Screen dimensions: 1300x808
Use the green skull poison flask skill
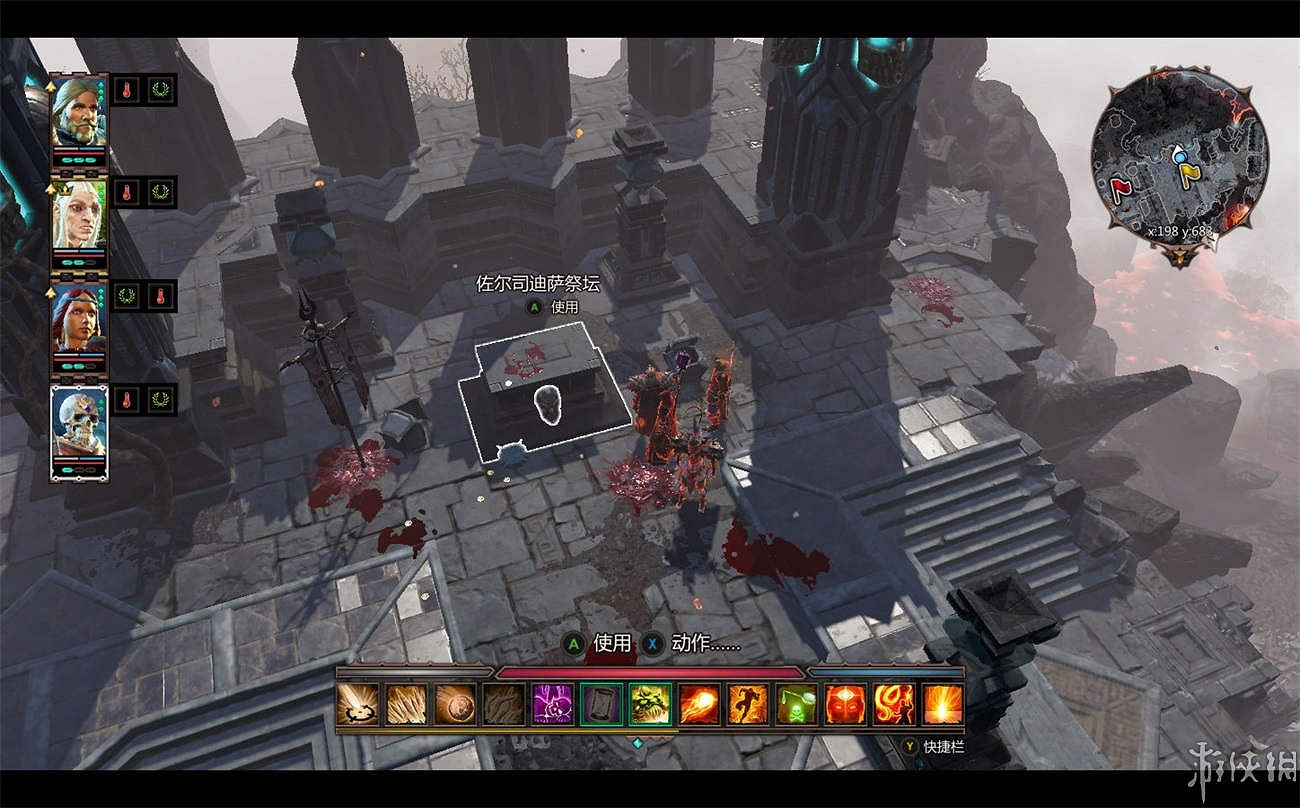tap(796, 704)
